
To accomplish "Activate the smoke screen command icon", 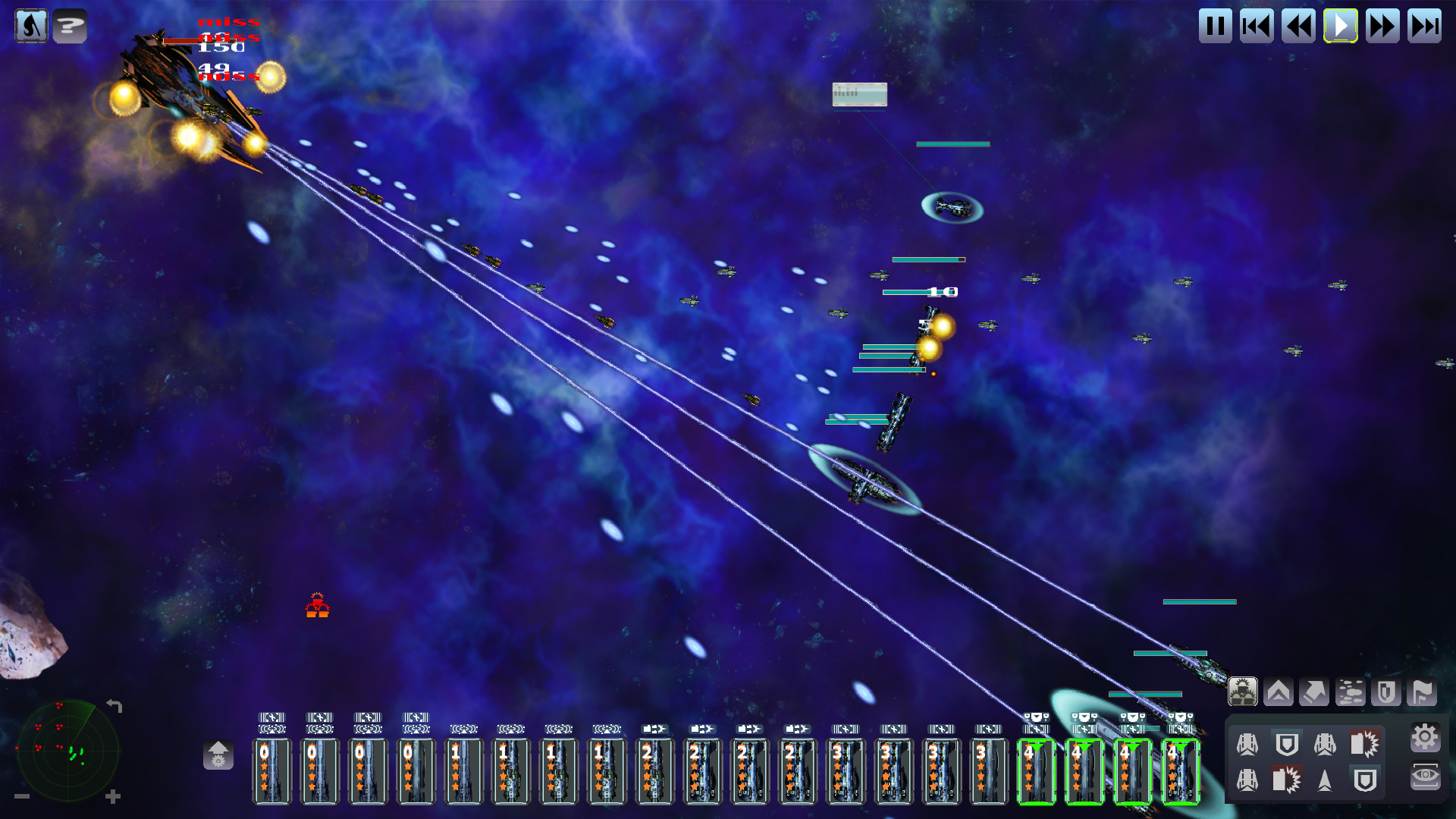I will (1351, 691).
